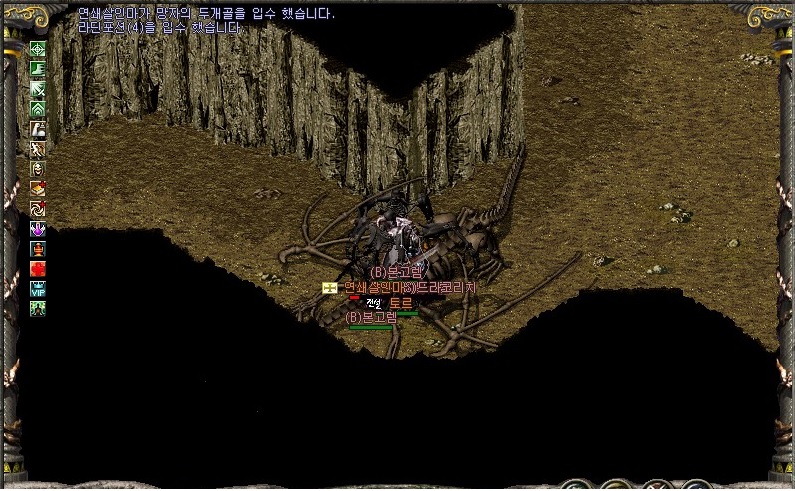Click the green crosshair target icon
Viewport: 795px width, 491px height.
click(x=38, y=49)
